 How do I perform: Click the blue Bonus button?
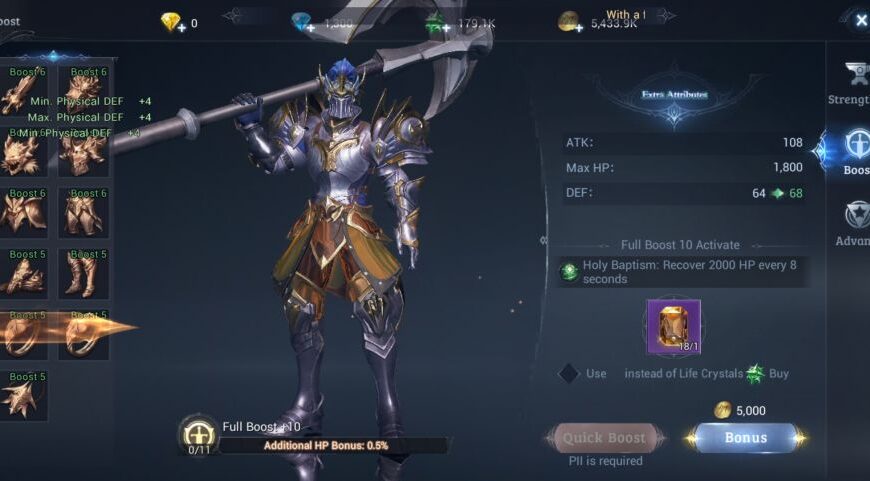tap(745, 438)
